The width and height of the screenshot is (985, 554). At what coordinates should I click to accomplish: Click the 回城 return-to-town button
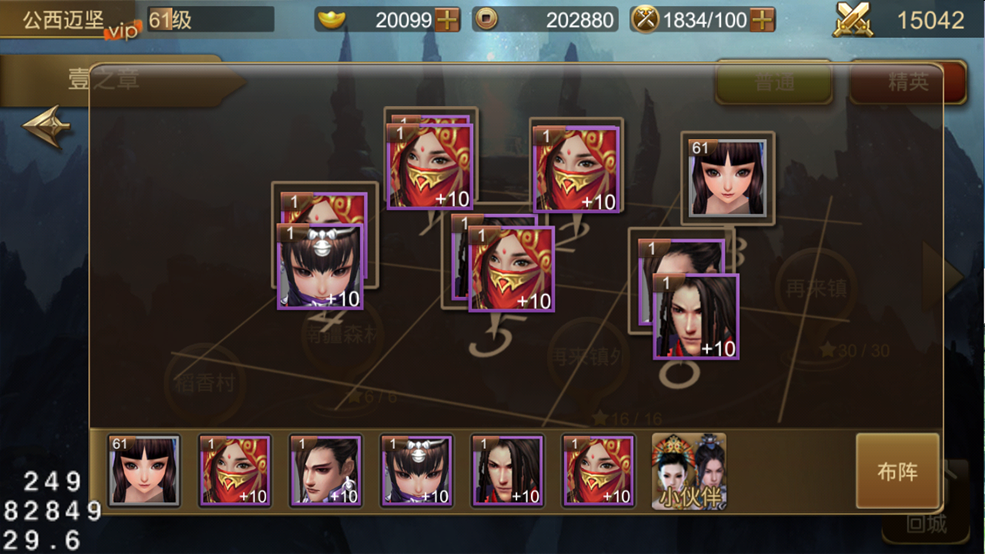(x=927, y=522)
